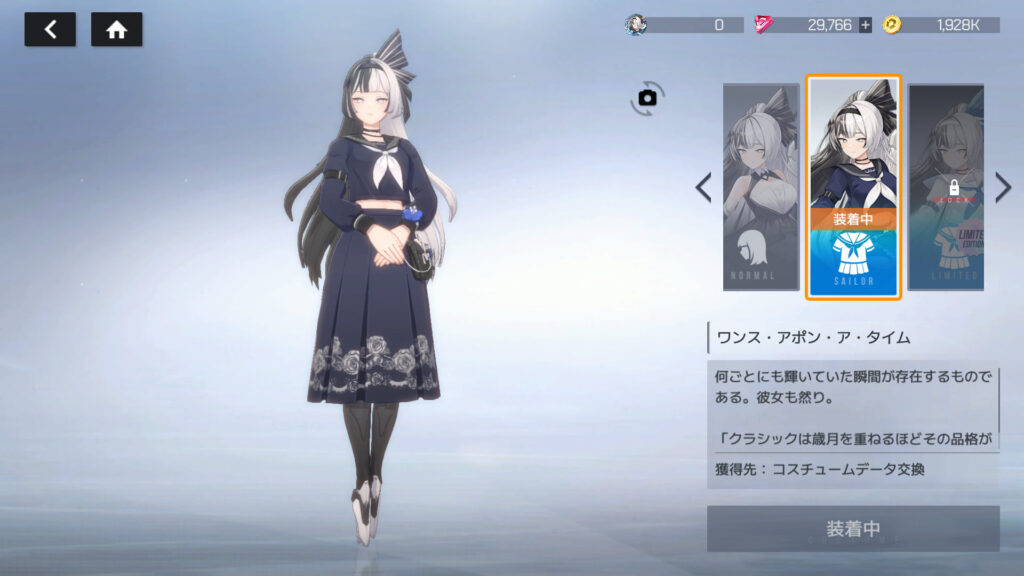The height and width of the screenshot is (576, 1024).
Task: Go back using the arrow button
Action: coord(50,30)
